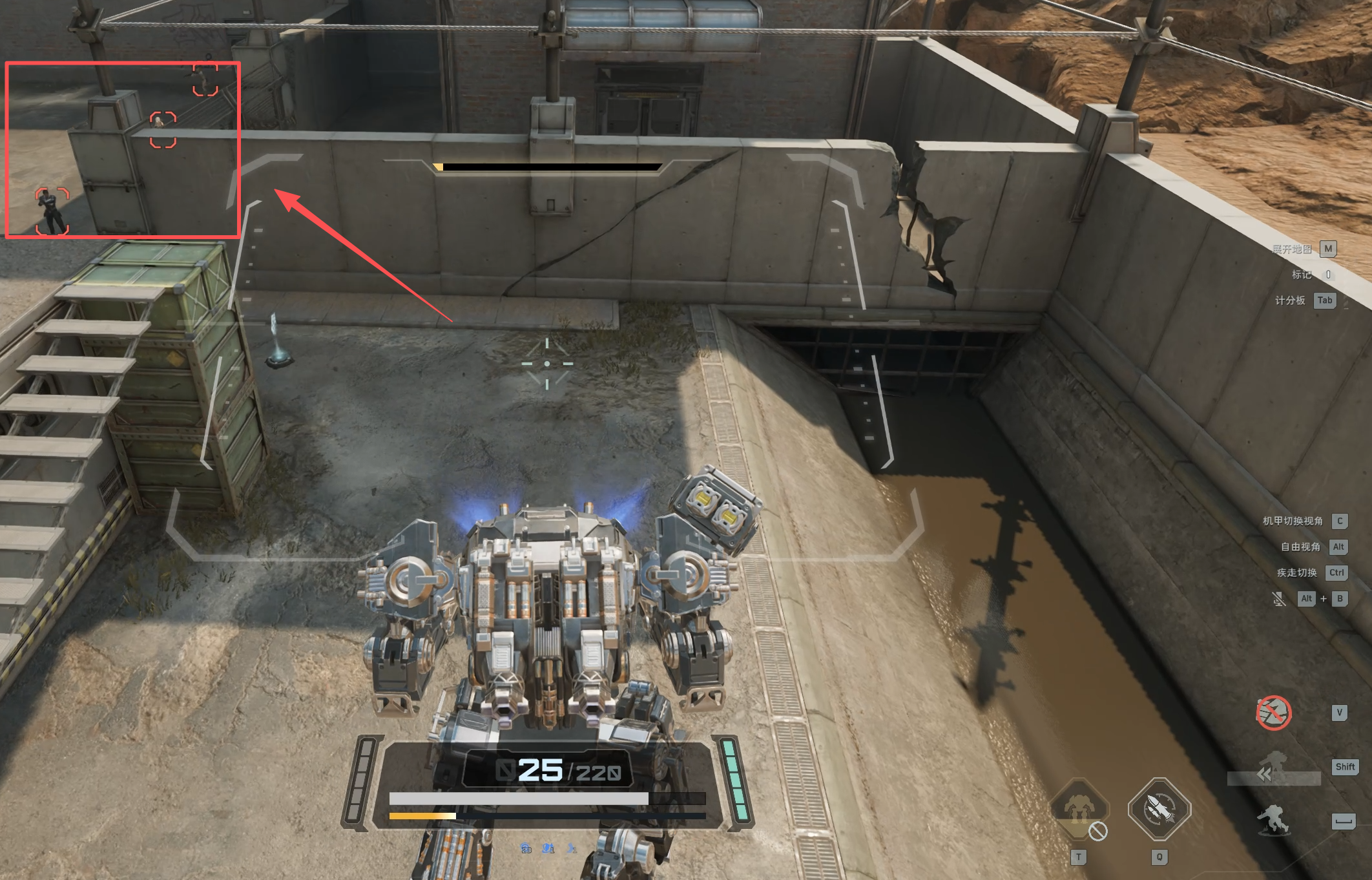Activate the missile barrage ability icon

(1159, 809)
